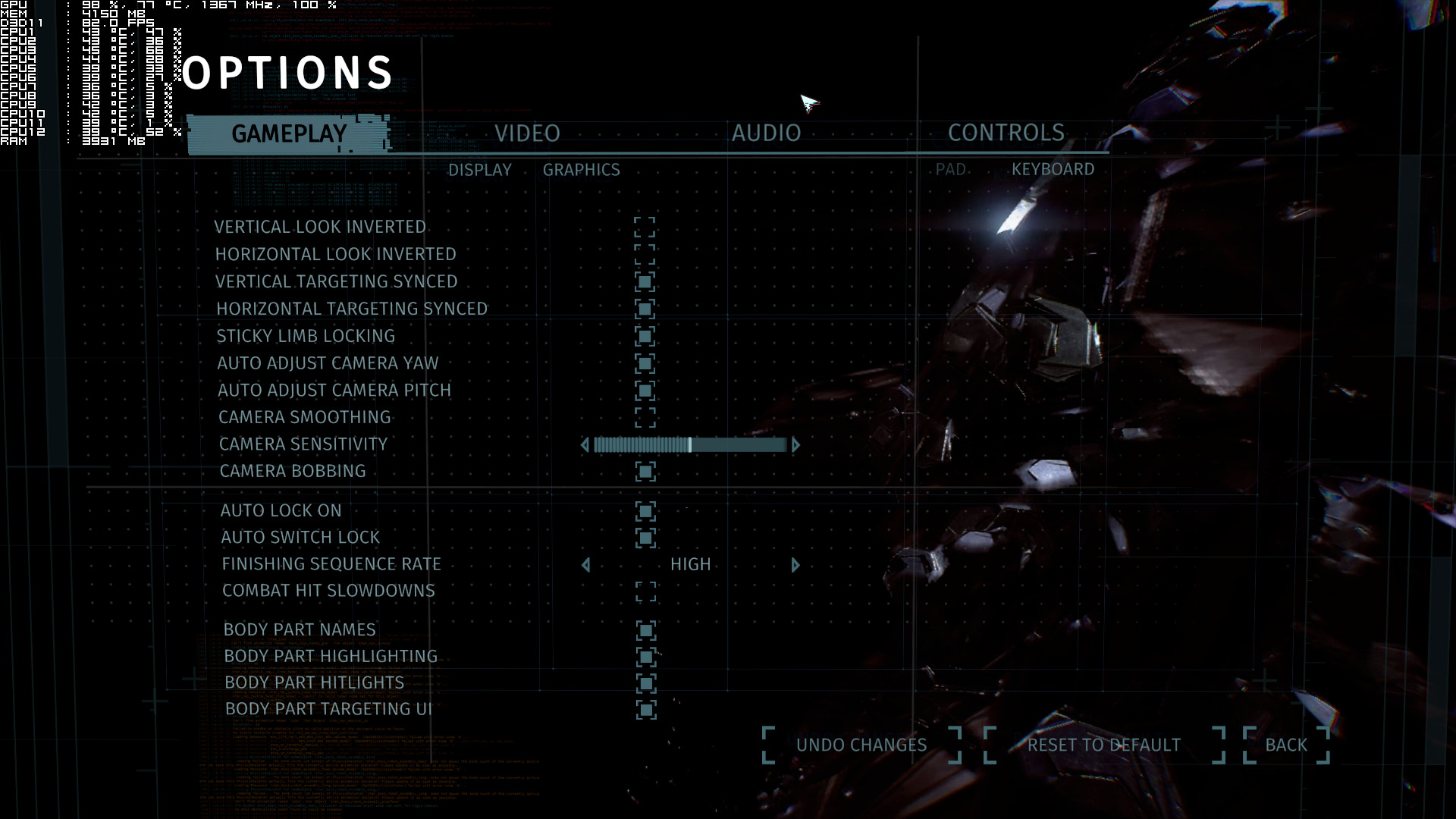Toggle Vertical Look Inverted checkbox
The width and height of the screenshot is (1456, 819).
tap(645, 227)
